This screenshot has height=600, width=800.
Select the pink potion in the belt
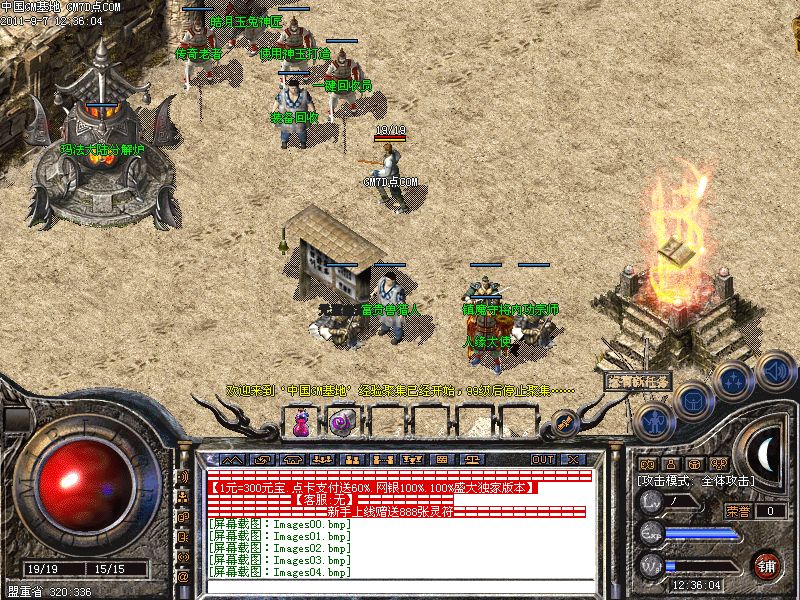pos(300,424)
